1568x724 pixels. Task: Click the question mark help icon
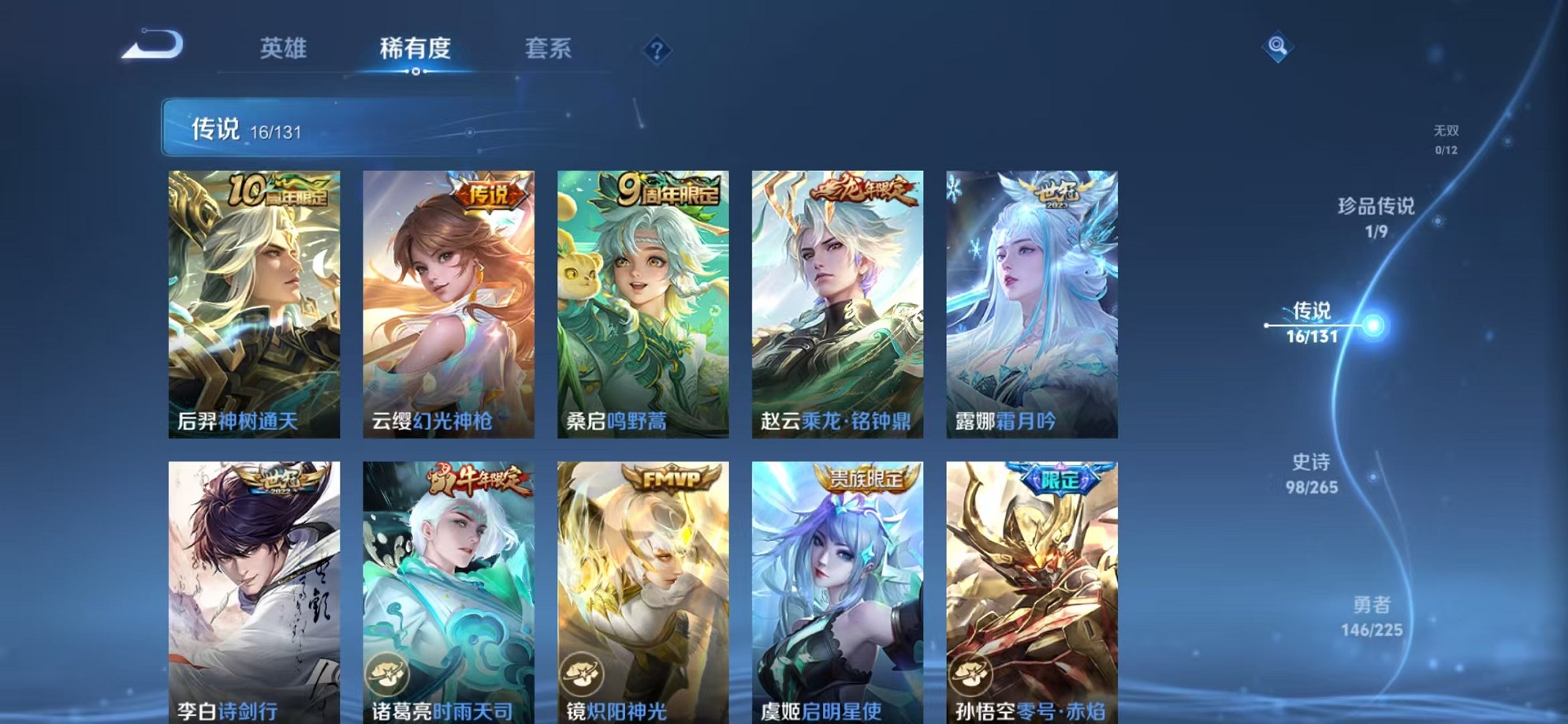click(x=657, y=50)
